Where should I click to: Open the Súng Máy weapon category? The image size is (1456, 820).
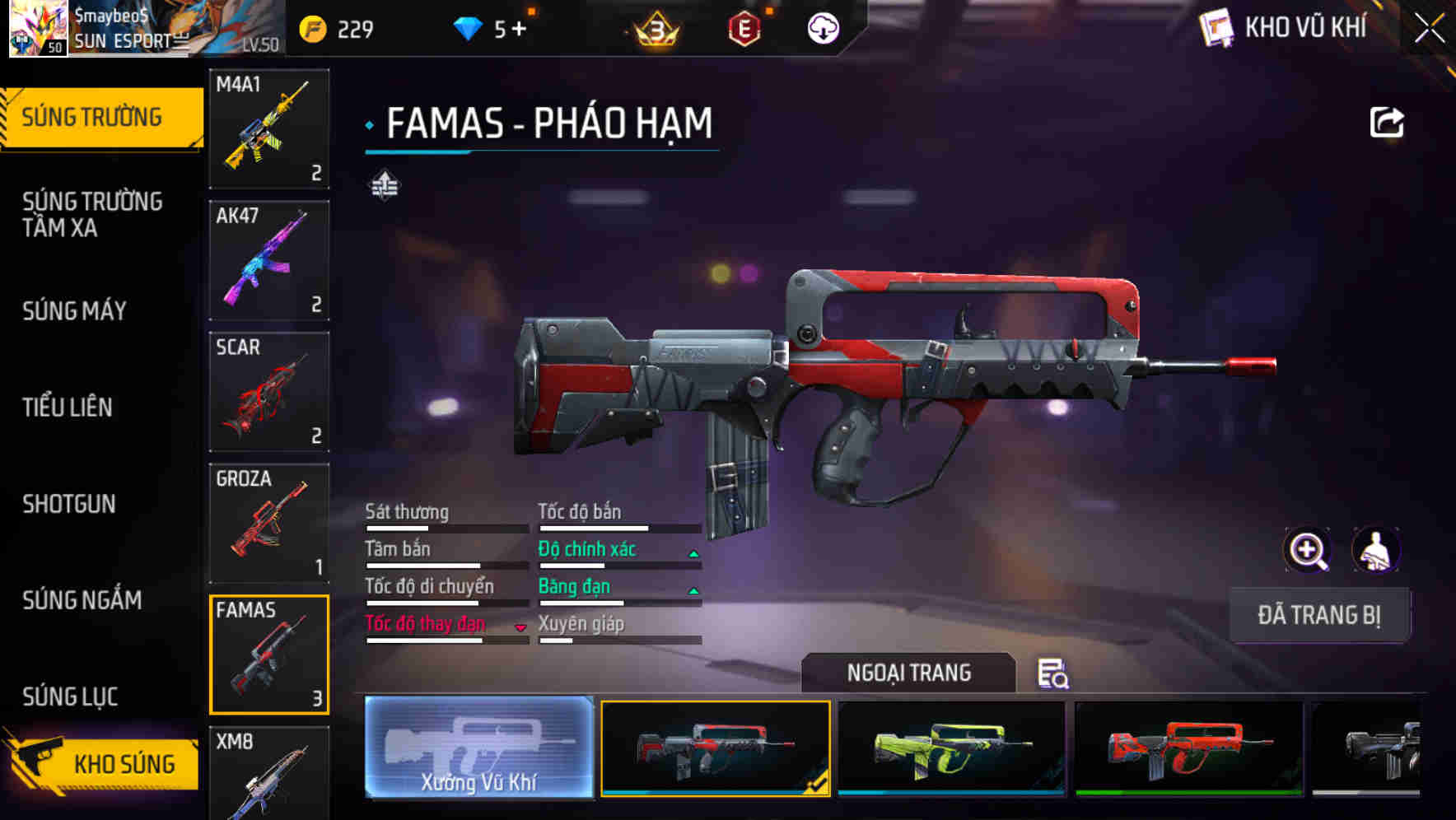(x=74, y=310)
